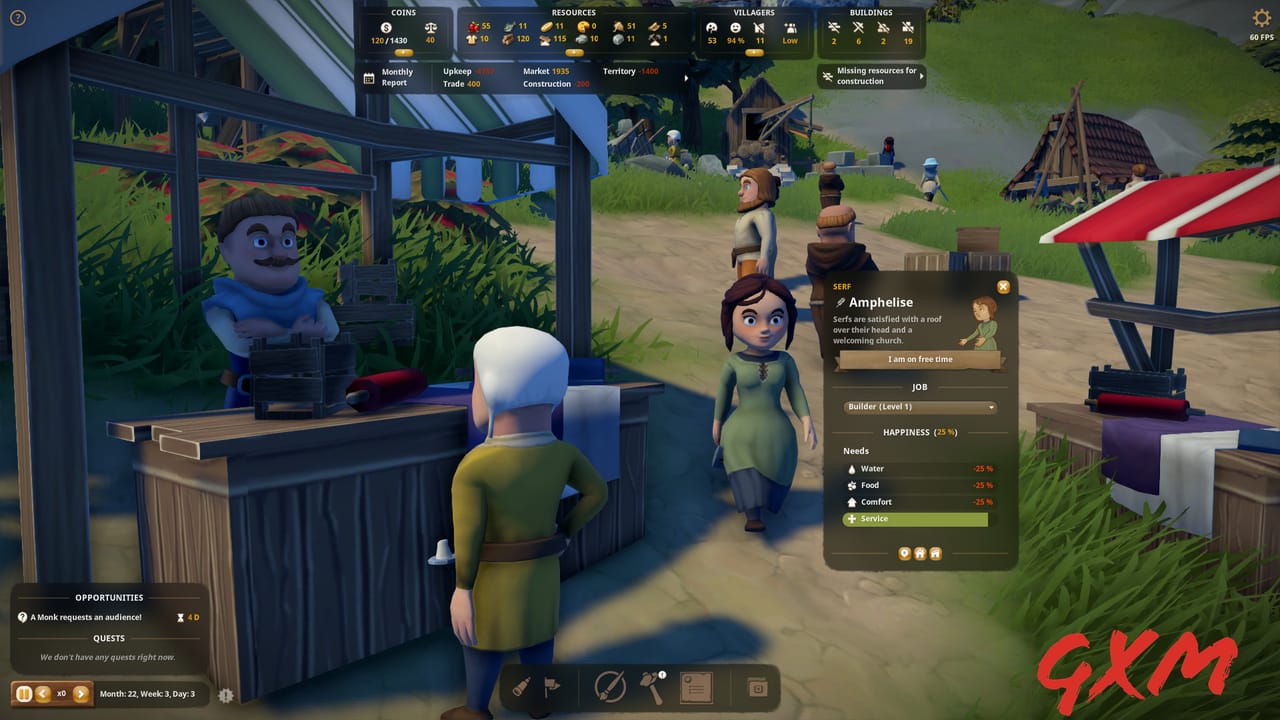Expand the Territory details arrow
This screenshot has width=1280, height=720.
(x=686, y=76)
